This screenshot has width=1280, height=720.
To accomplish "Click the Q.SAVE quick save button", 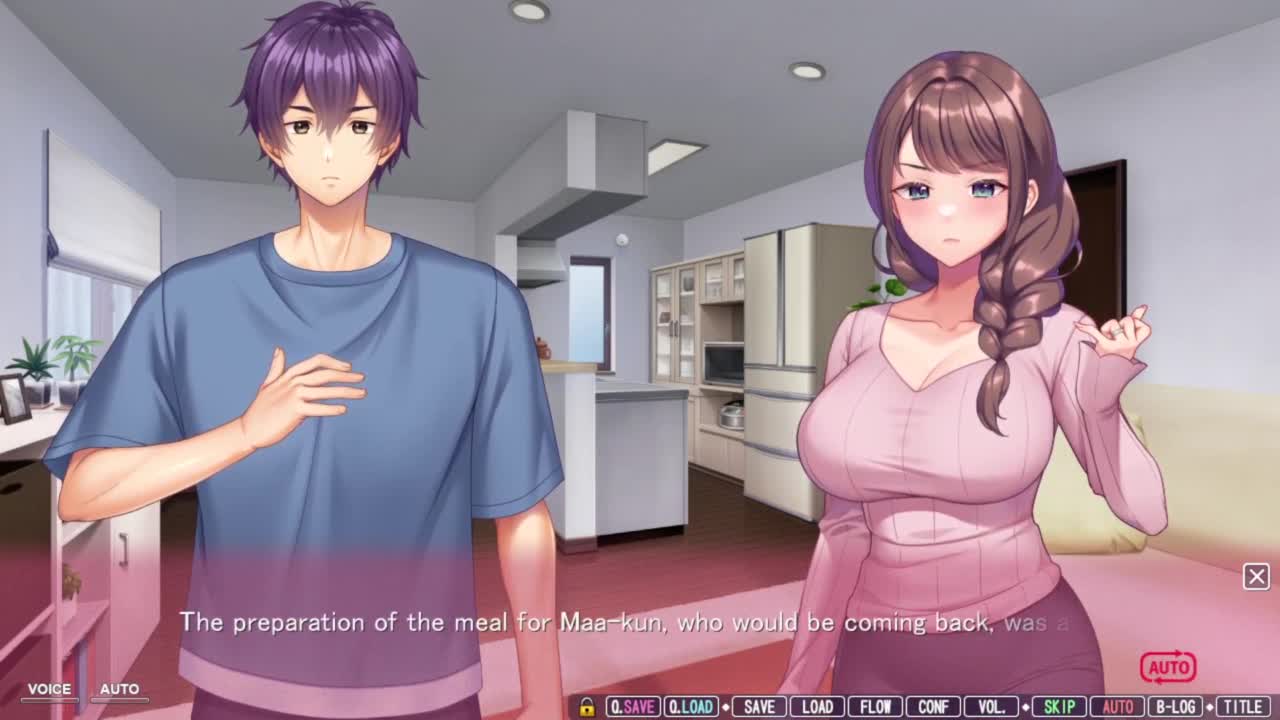I will click(x=633, y=707).
